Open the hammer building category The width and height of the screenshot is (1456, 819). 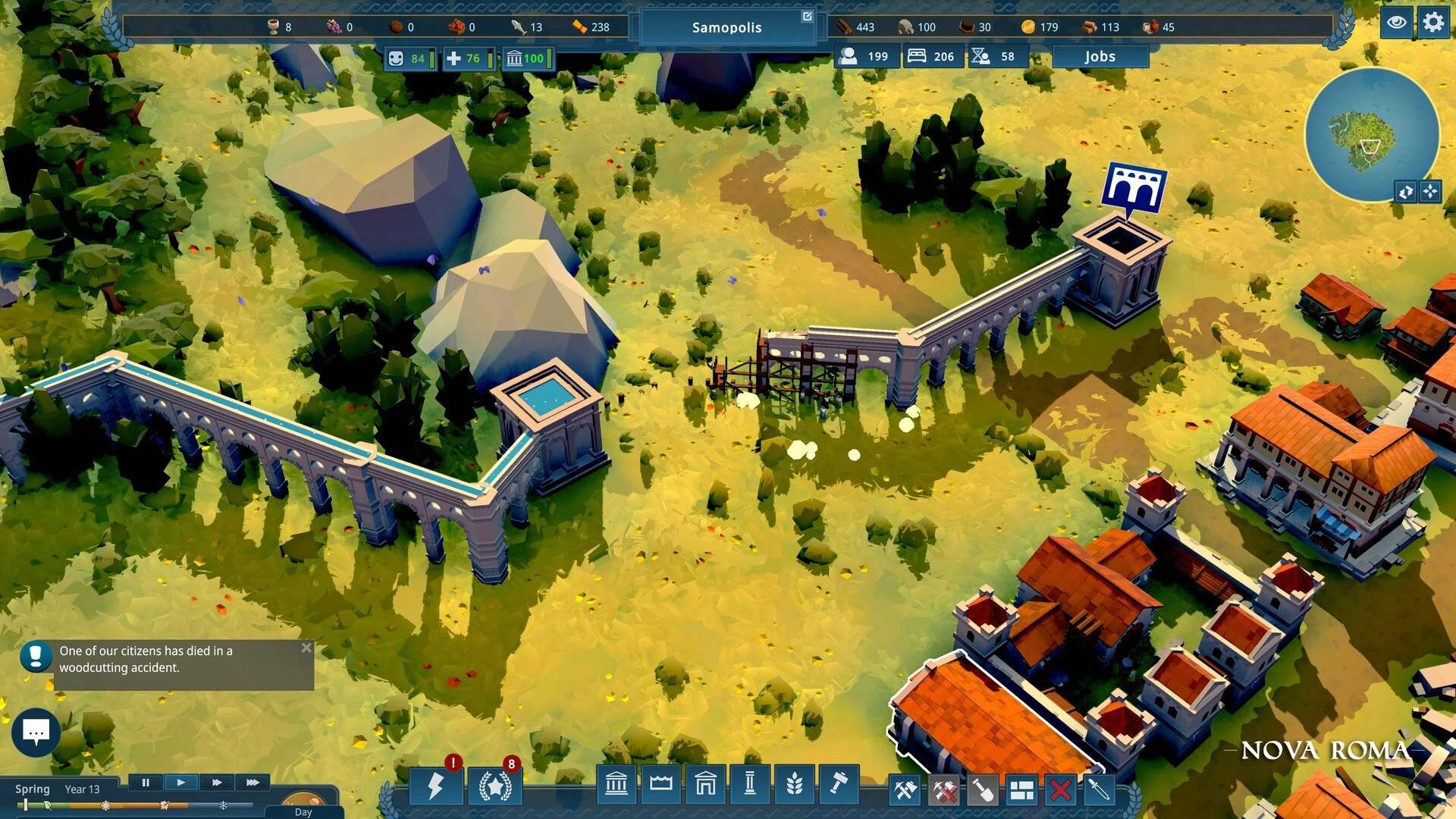coord(839,784)
